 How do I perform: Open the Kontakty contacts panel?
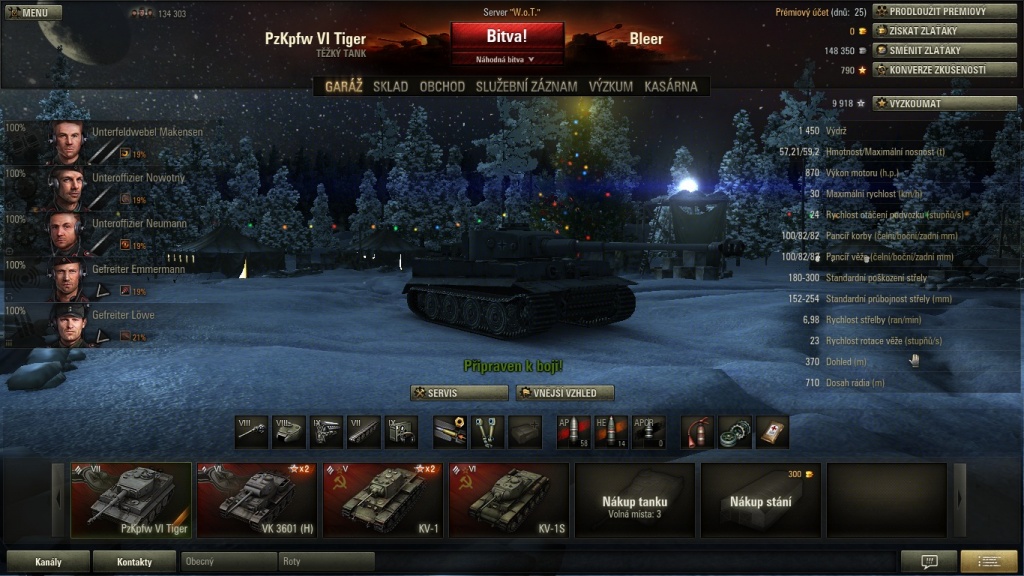coord(134,562)
